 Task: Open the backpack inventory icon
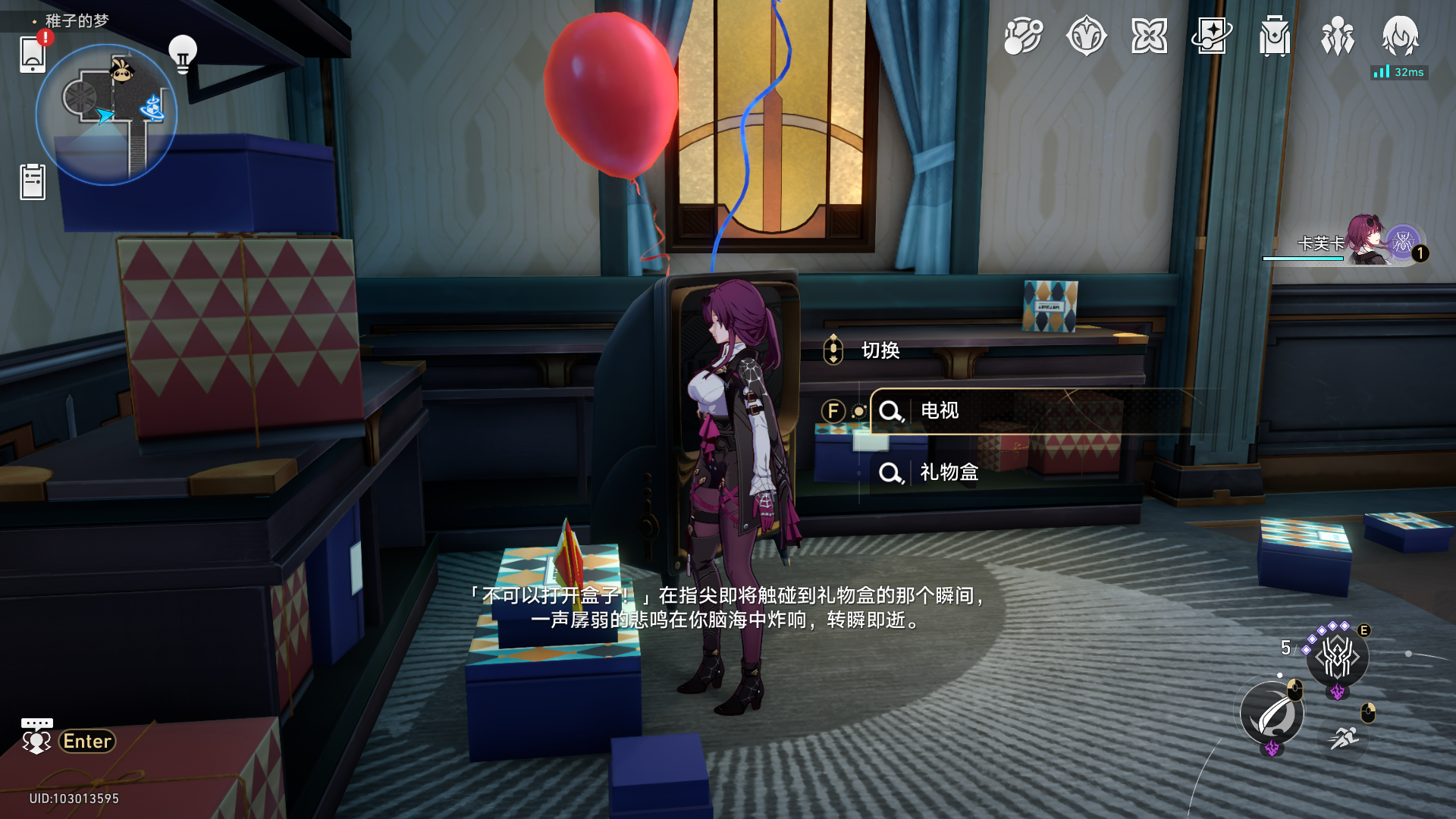click(1275, 36)
